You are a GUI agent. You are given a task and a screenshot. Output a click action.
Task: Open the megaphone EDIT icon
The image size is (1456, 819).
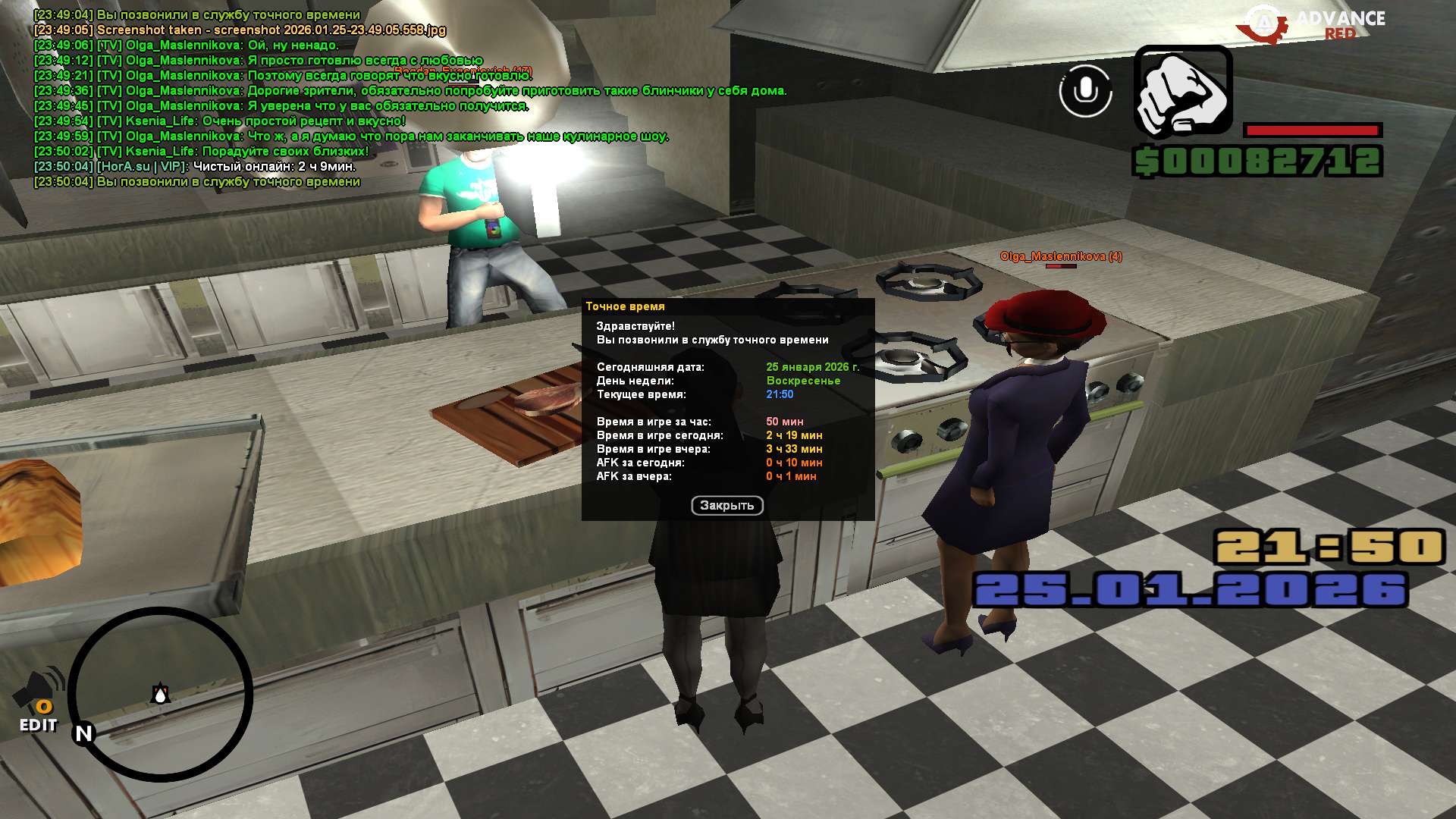[x=39, y=701]
